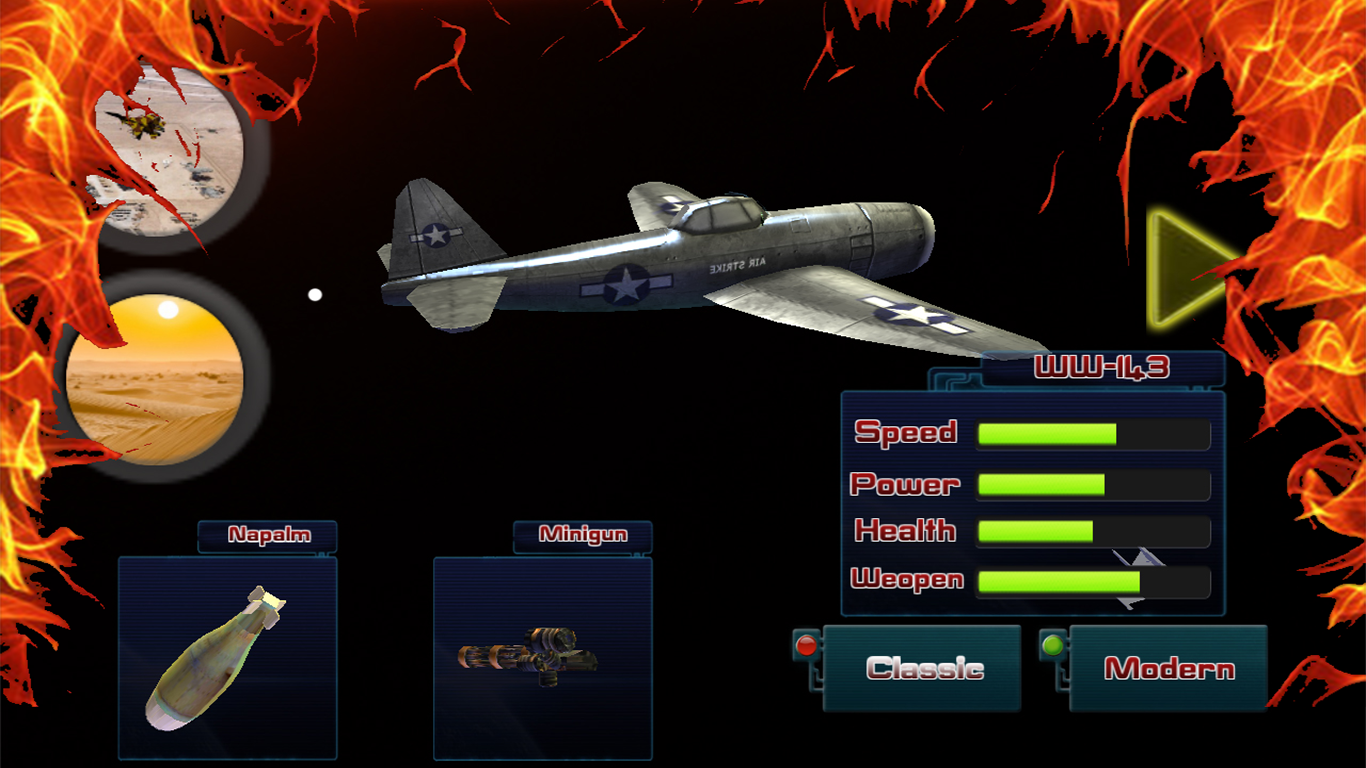This screenshot has width=1366, height=768.
Task: Switch to Modern aircraft category
Action: pos(1168,668)
